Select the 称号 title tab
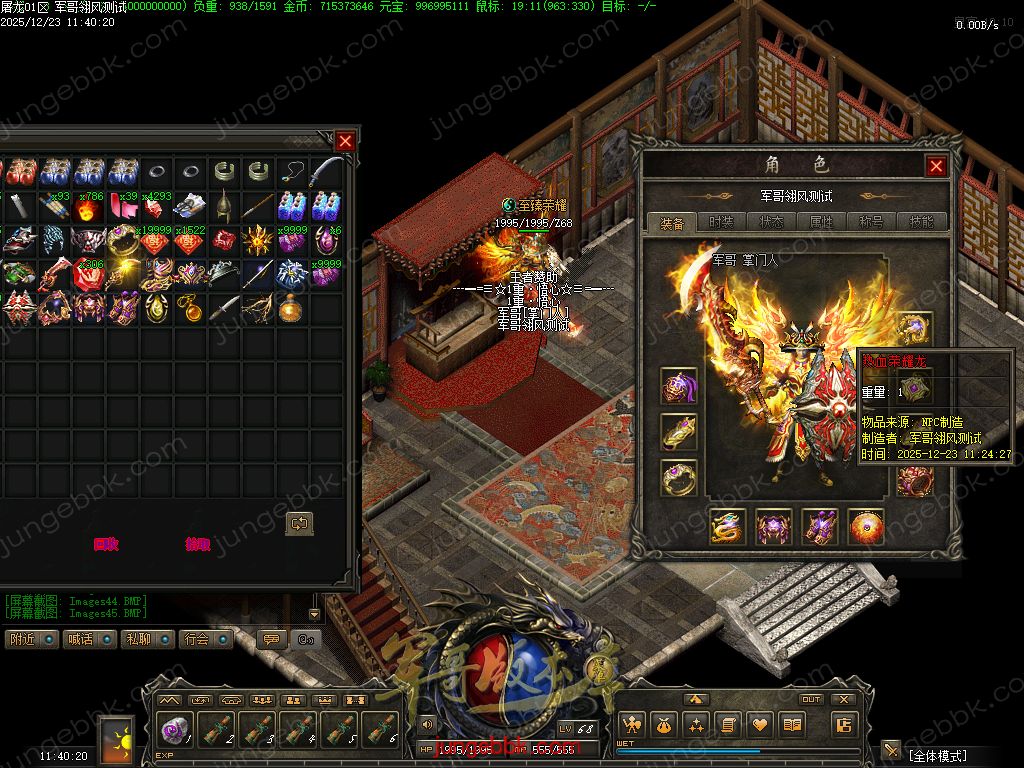Viewport: 1024px width, 768px height. (x=871, y=222)
